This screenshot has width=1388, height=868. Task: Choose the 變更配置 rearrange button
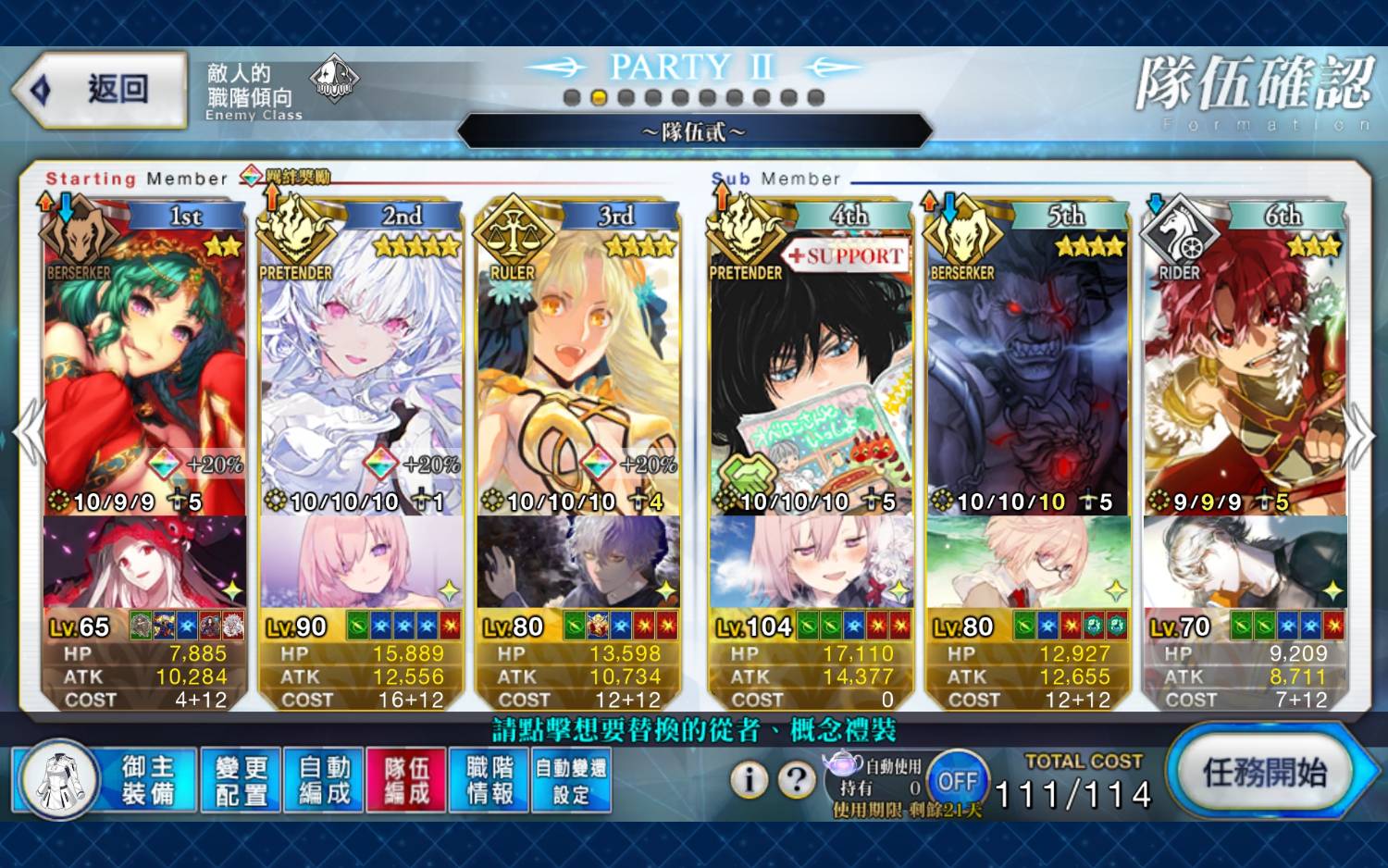(241, 781)
